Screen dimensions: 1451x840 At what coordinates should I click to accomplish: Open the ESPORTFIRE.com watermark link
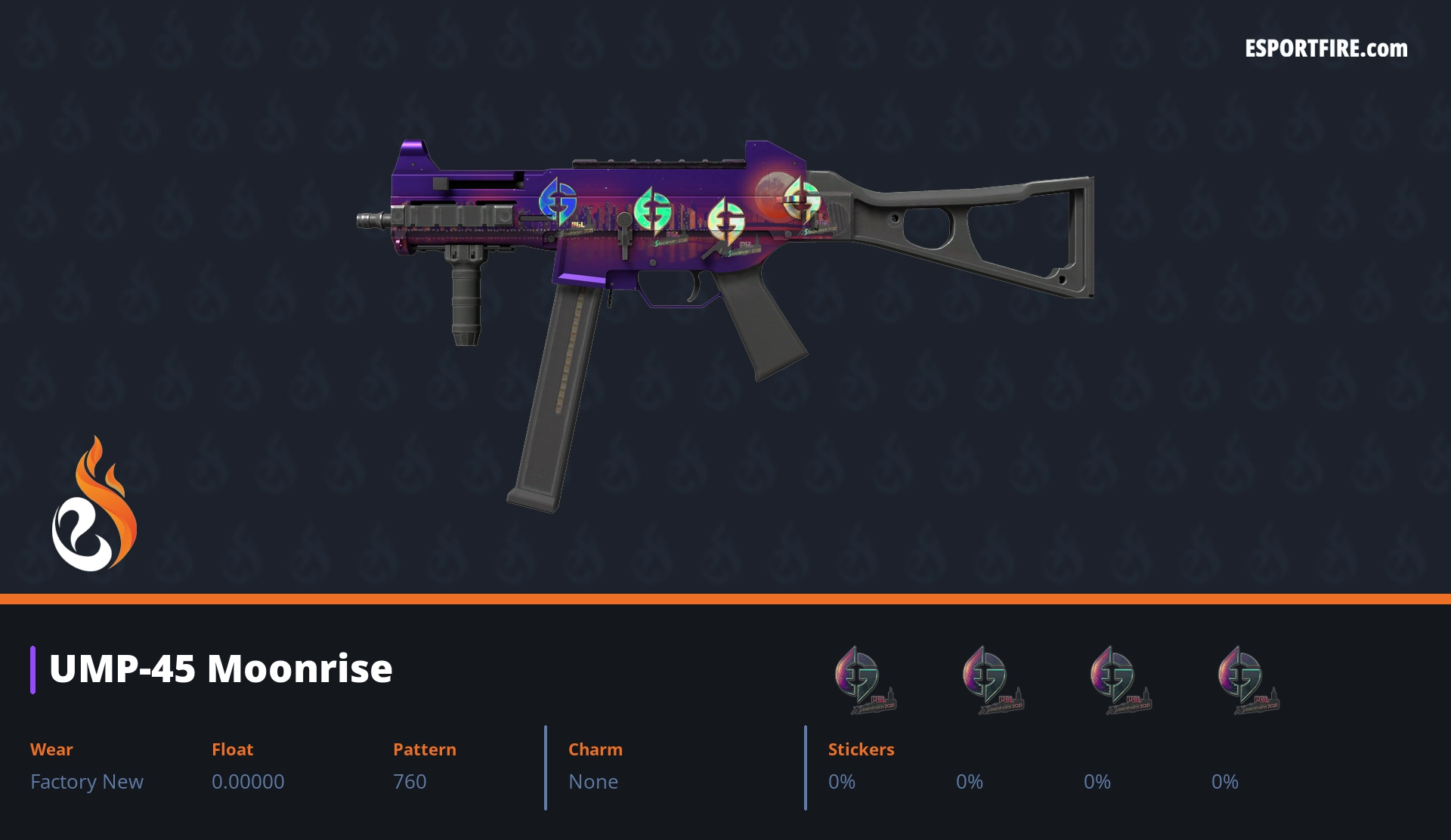[1326, 49]
